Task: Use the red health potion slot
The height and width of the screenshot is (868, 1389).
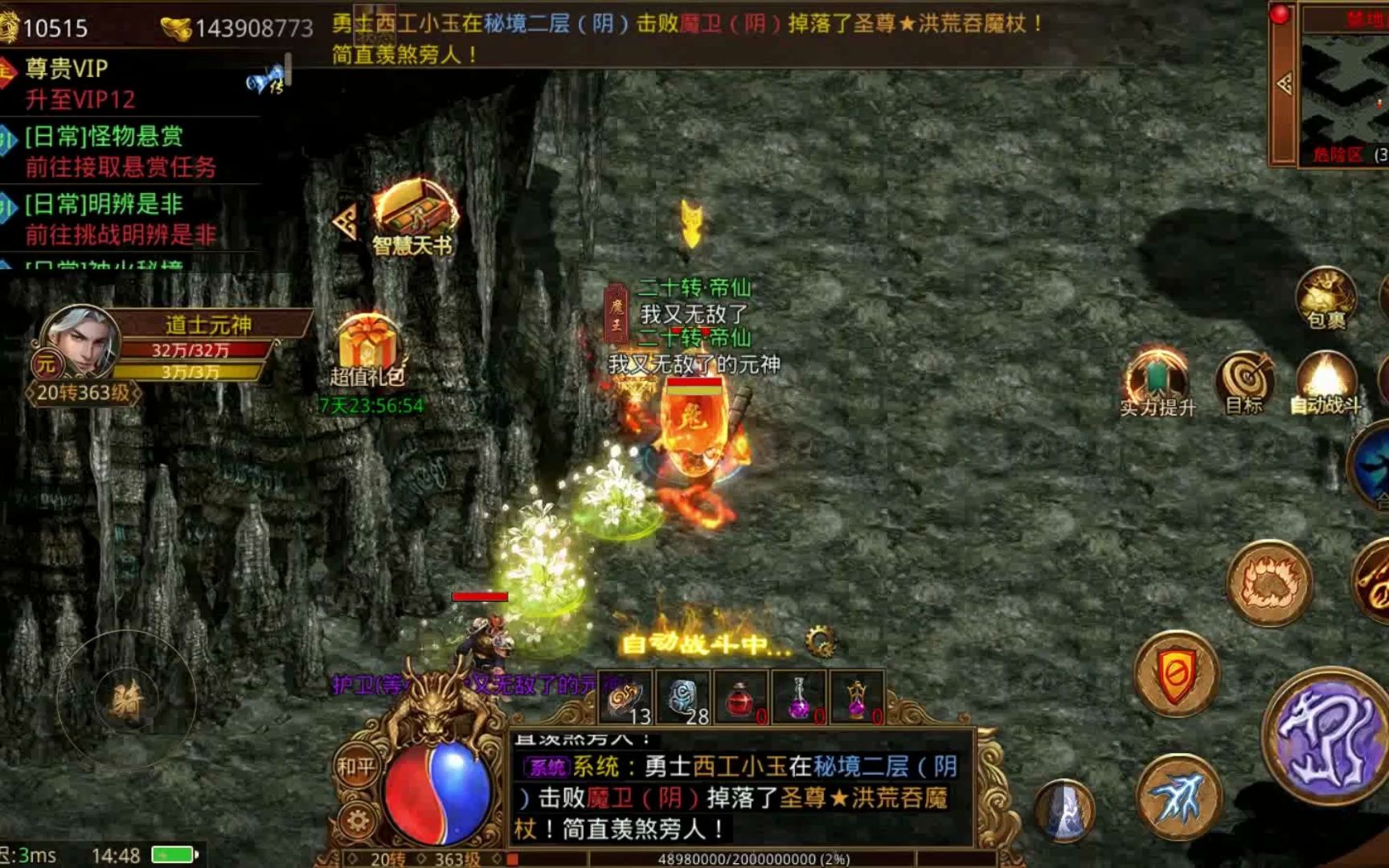Action: coord(740,698)
